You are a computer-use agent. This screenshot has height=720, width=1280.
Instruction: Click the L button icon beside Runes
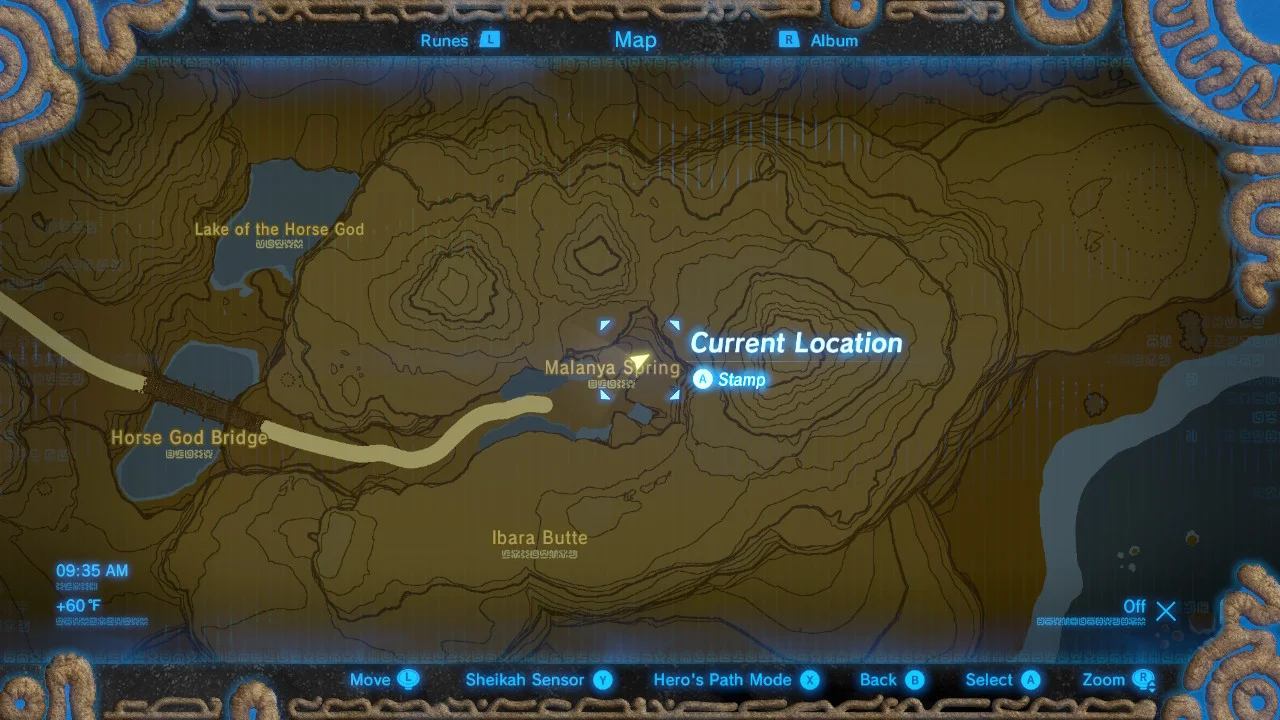(489, 40)
